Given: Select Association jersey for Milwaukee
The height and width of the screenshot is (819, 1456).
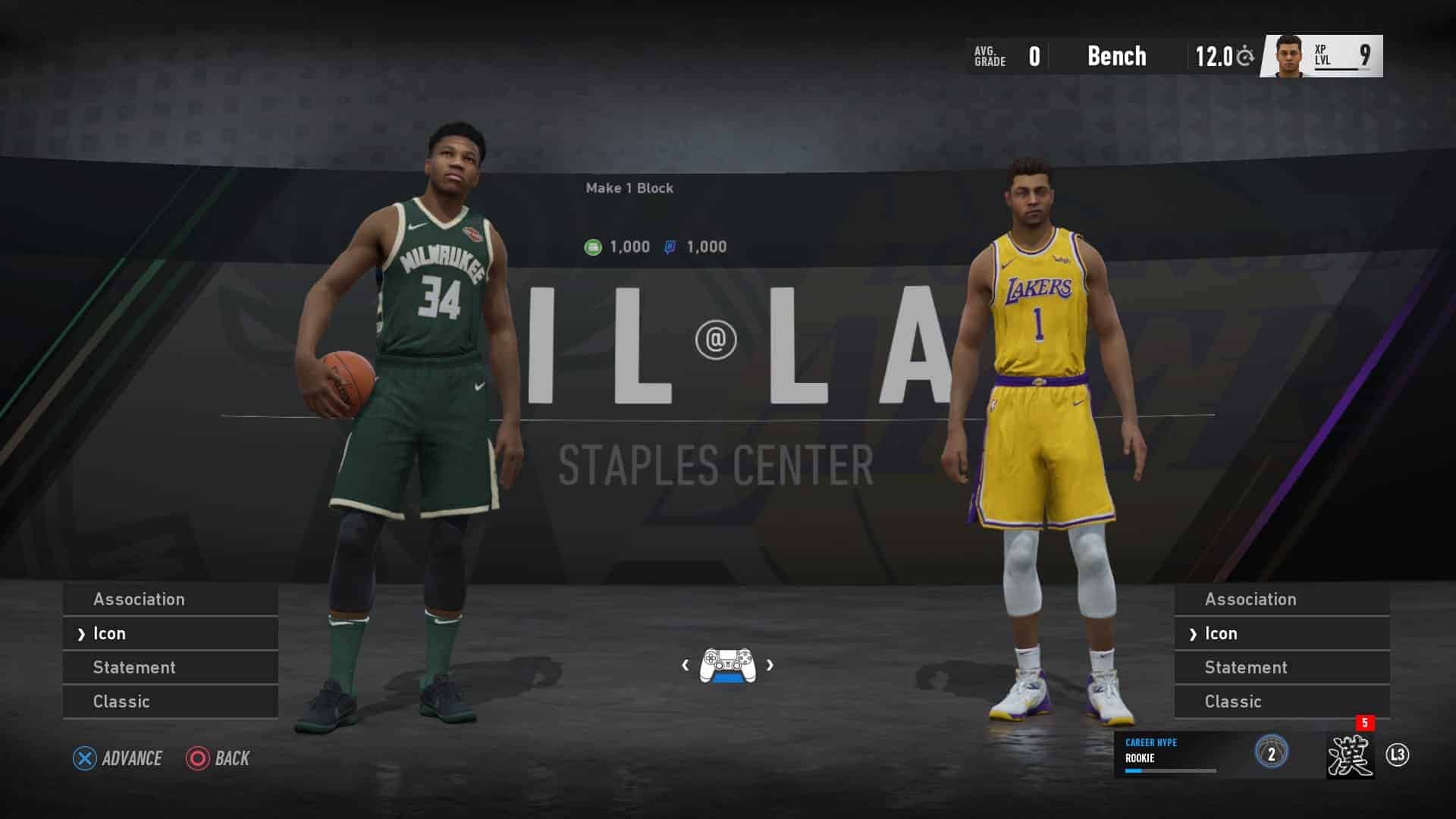Looking at the screenshot, I should click(170, 599).
